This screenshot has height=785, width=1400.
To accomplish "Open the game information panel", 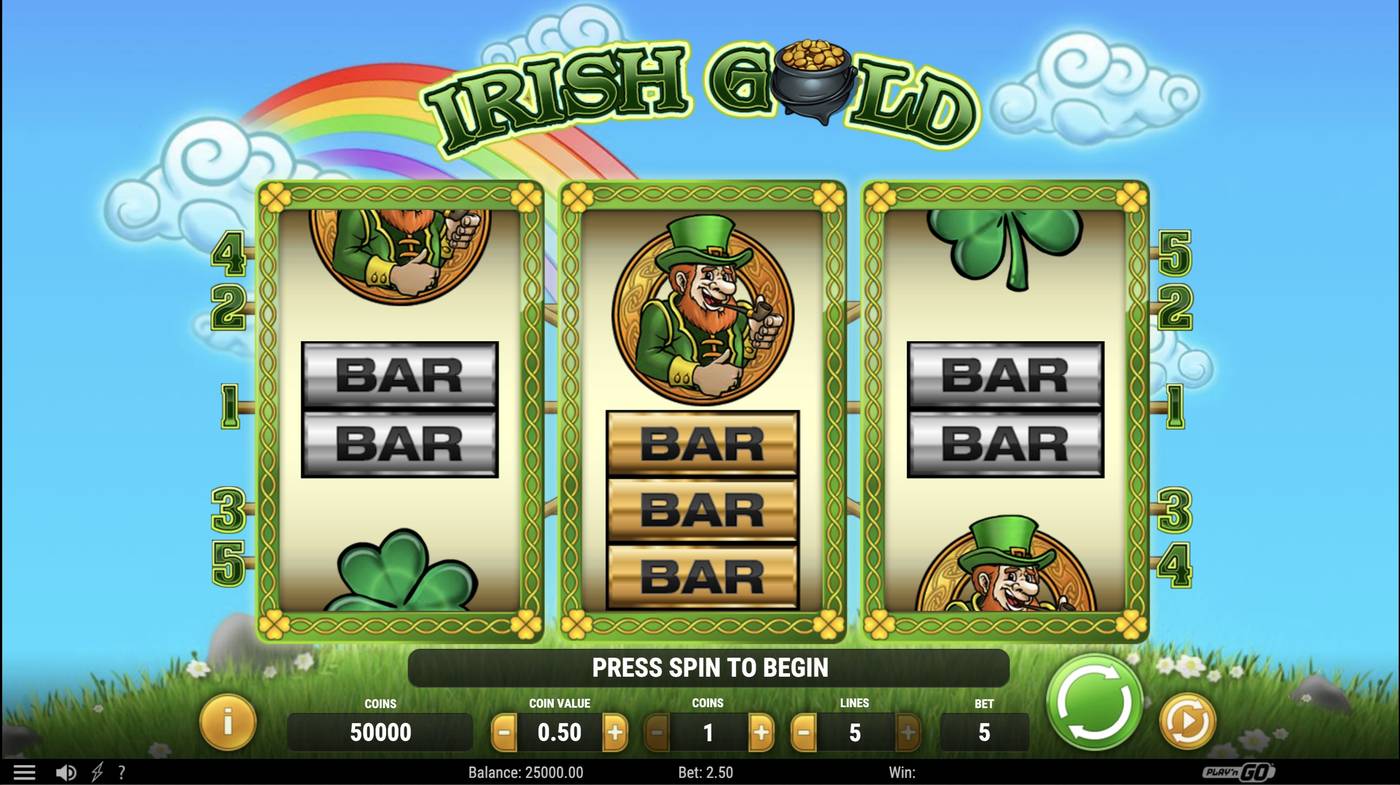I will click(x=228, y=723).
